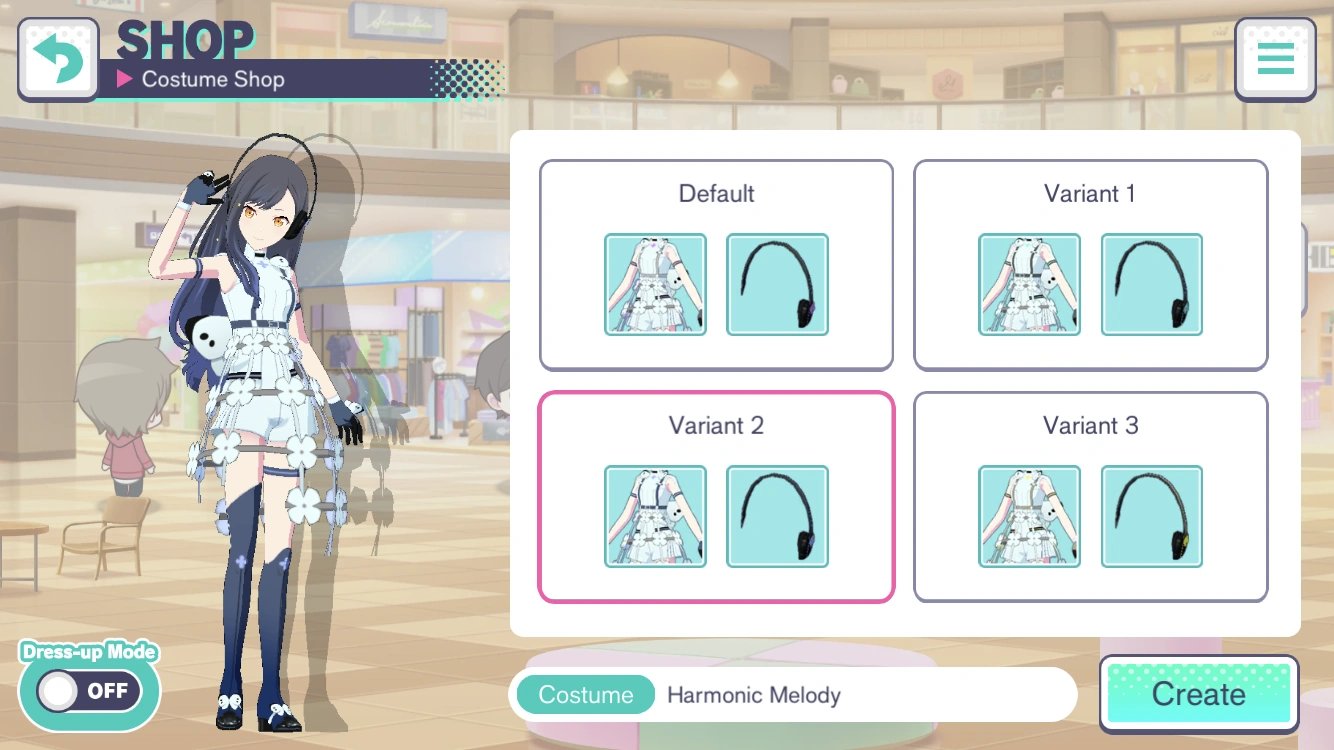
Task: Click the Costume label pill
Action: tap(585, 694)
